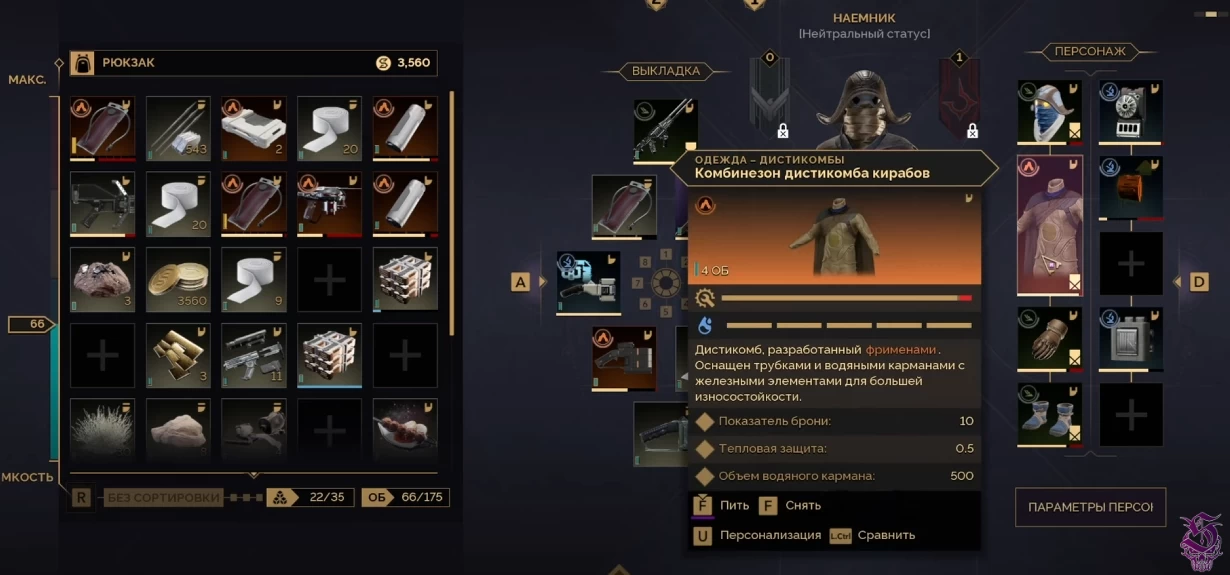Open the Рюкзак backpack header
The image size is (1230, 575).
(x=128, y=63)
